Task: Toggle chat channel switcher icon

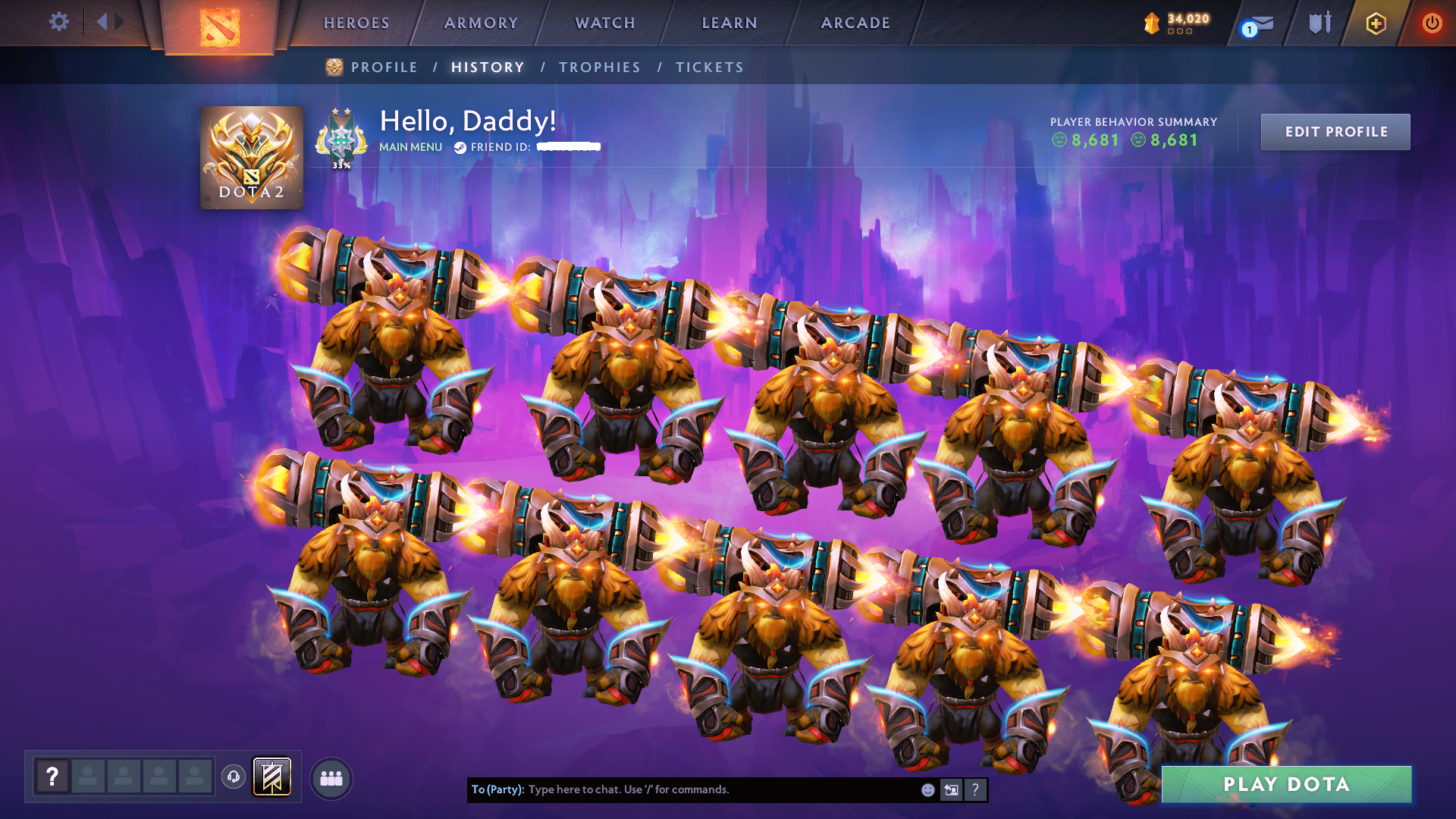Action: 951,789
